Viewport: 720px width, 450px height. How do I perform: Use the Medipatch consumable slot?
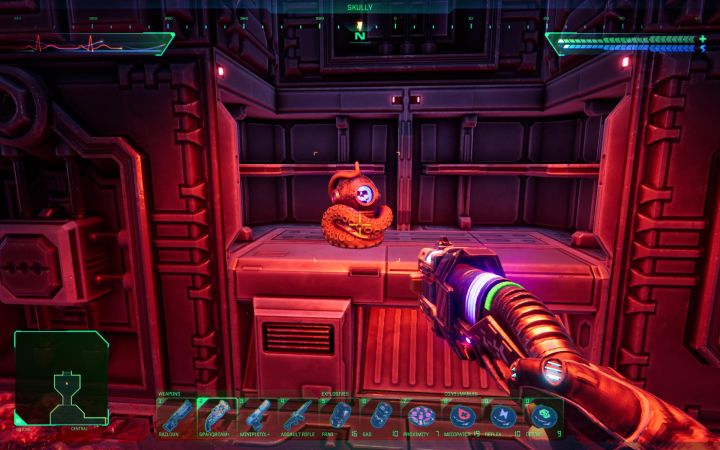[x=462, y=414]
